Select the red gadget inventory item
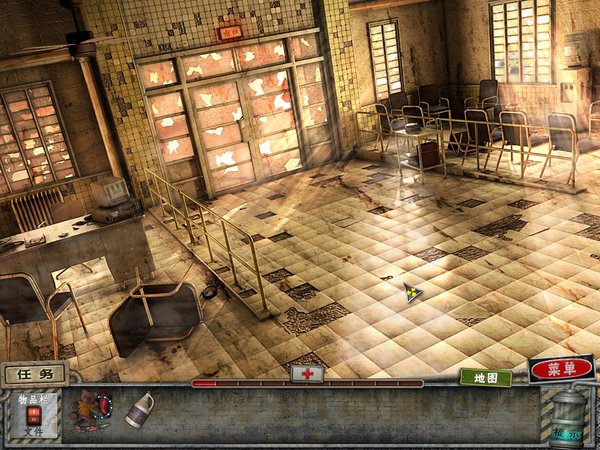 [x=91, y=411]
